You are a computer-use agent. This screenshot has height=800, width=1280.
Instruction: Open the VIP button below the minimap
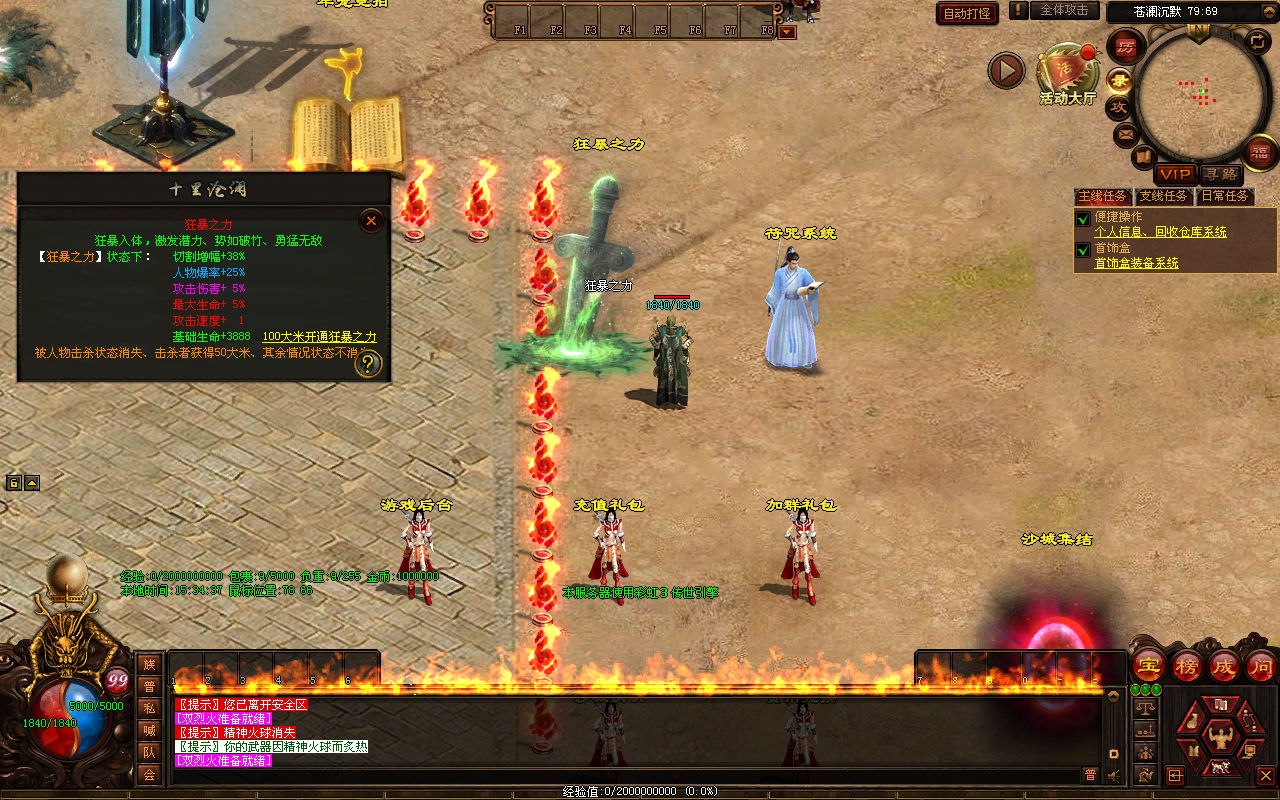1175,174
